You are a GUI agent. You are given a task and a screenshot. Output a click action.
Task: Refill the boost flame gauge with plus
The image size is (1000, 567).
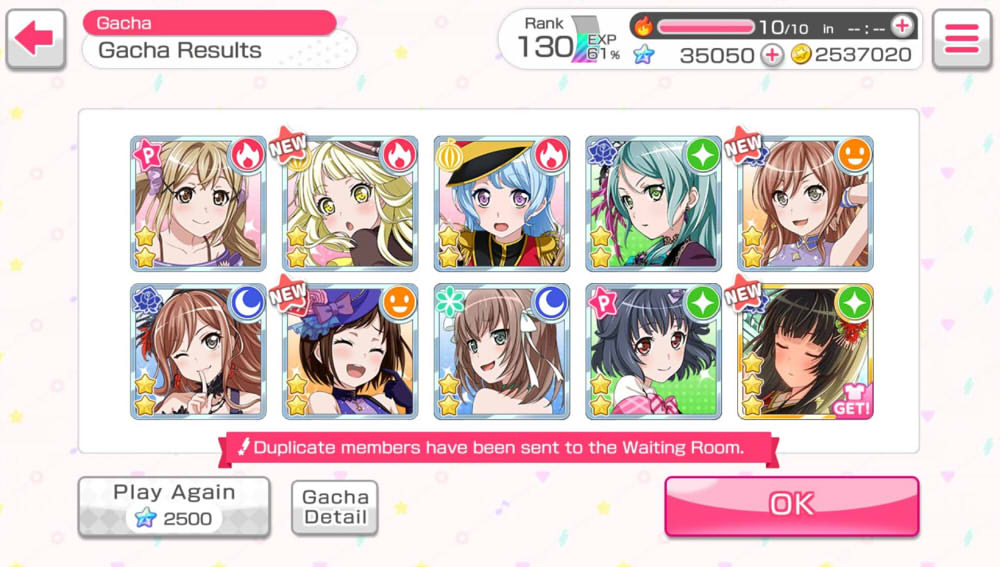[901, 27]
